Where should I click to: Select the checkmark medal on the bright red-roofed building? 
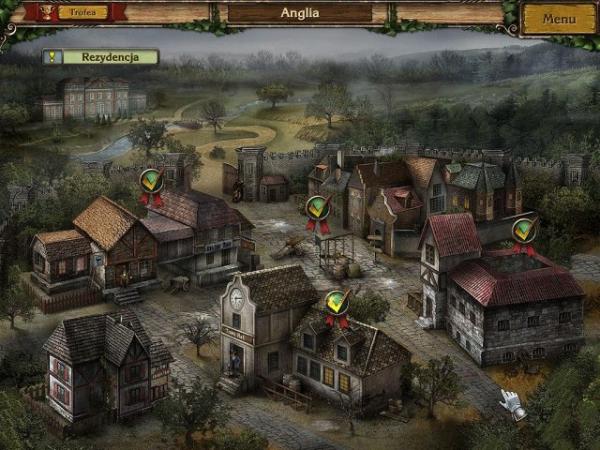click(x=523, y=232)
